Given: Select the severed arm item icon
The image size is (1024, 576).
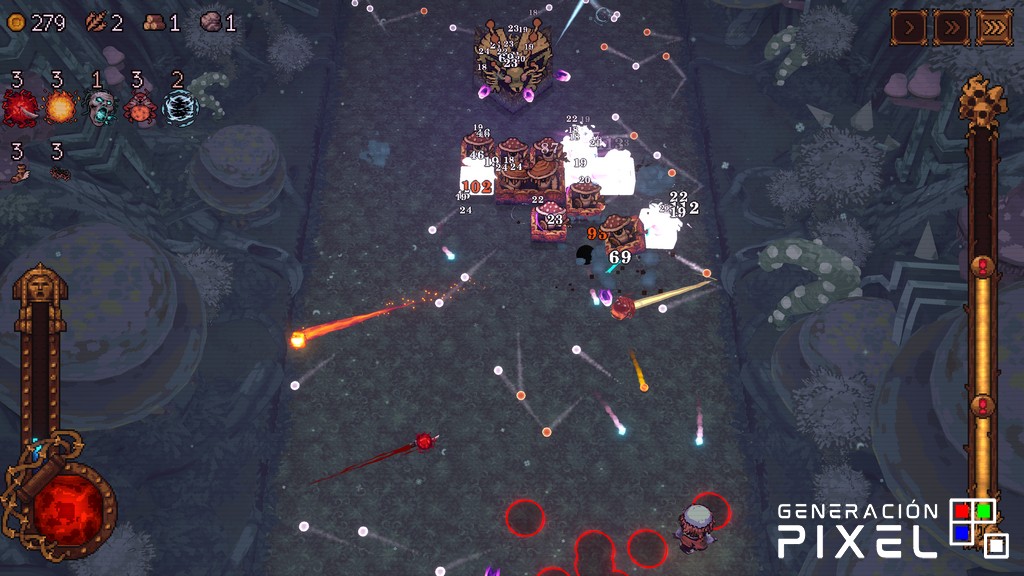Looking at the screenshot, I should 19,174.
